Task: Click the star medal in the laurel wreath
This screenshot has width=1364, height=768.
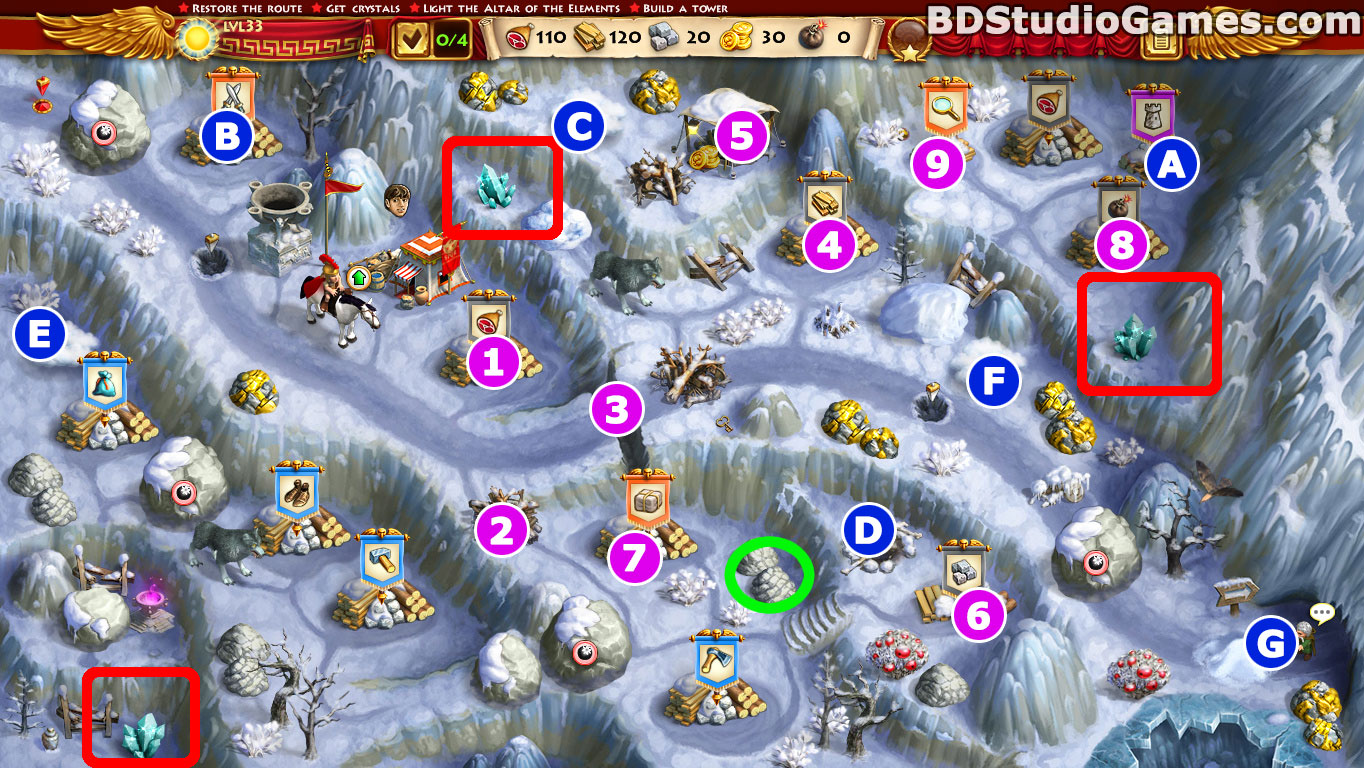Action: (x=905, y=42)
